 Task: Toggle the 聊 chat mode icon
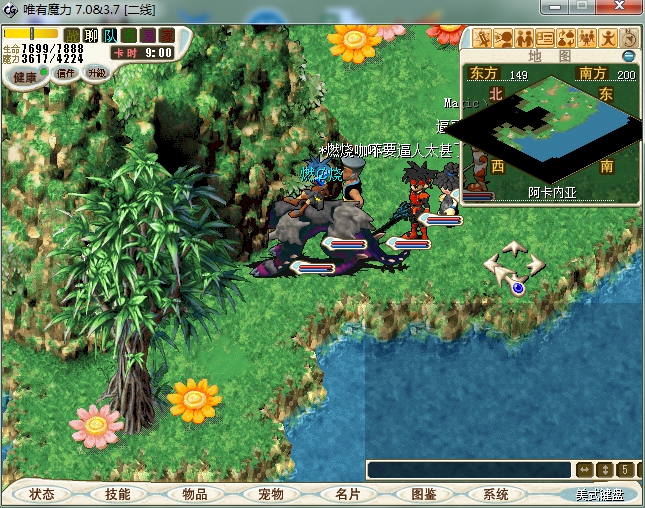point(90,35)
